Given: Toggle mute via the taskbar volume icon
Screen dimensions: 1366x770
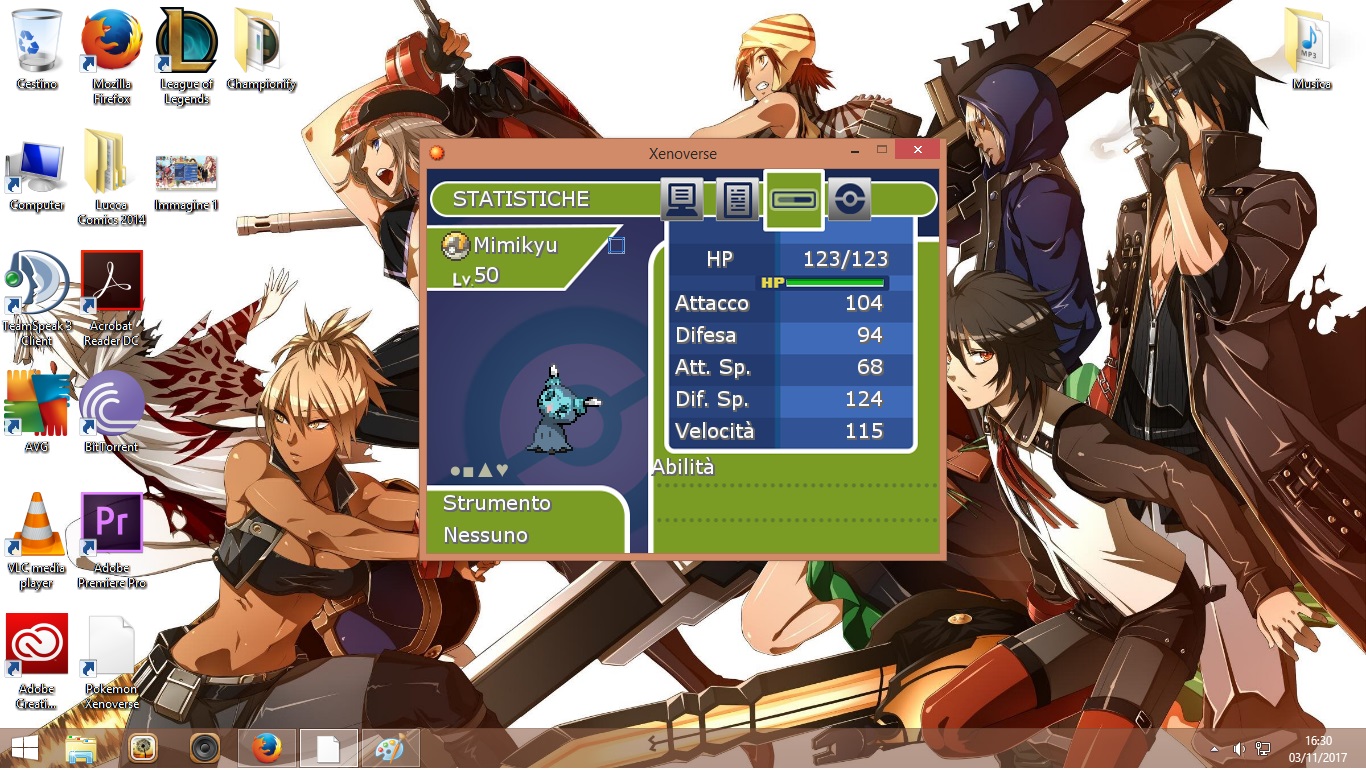Looking at the screenshot, I should (x=1238, y=748).
